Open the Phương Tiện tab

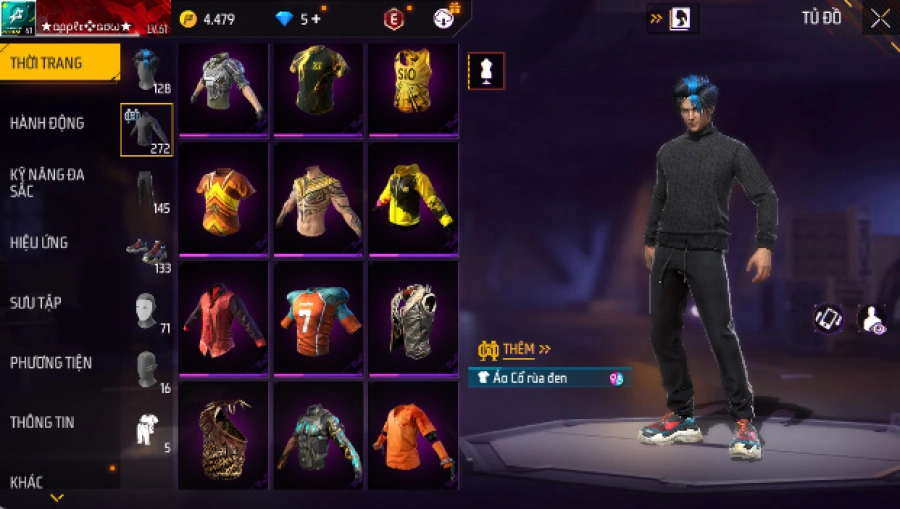pyautogui.click(x=48, y=362)
